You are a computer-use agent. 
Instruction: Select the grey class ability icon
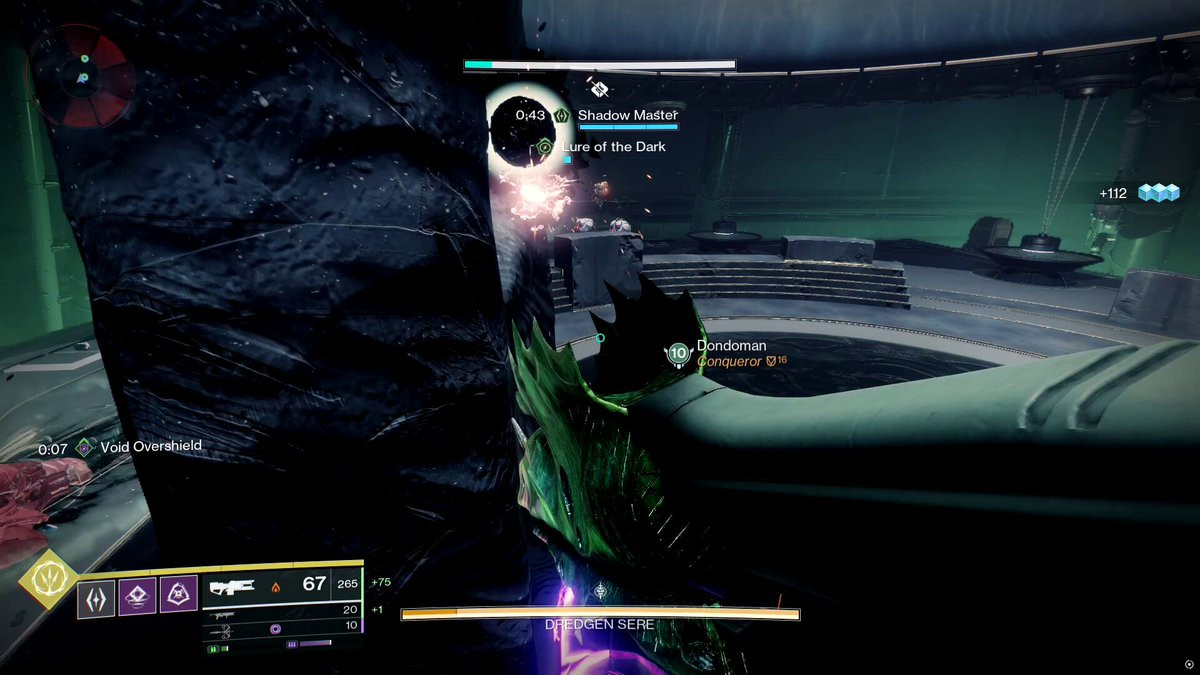pos(97,597)
